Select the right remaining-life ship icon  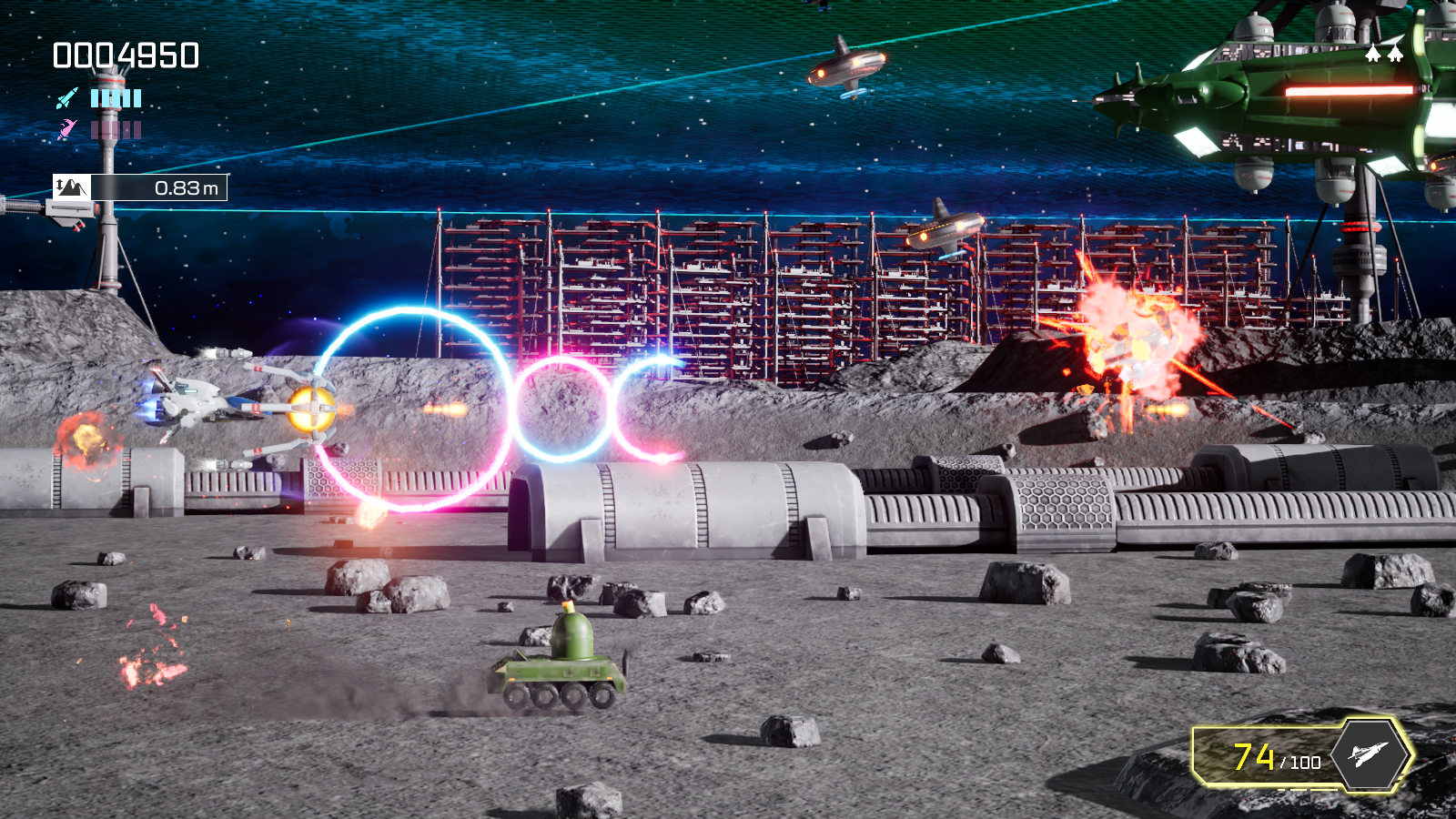pos(1395,54)
